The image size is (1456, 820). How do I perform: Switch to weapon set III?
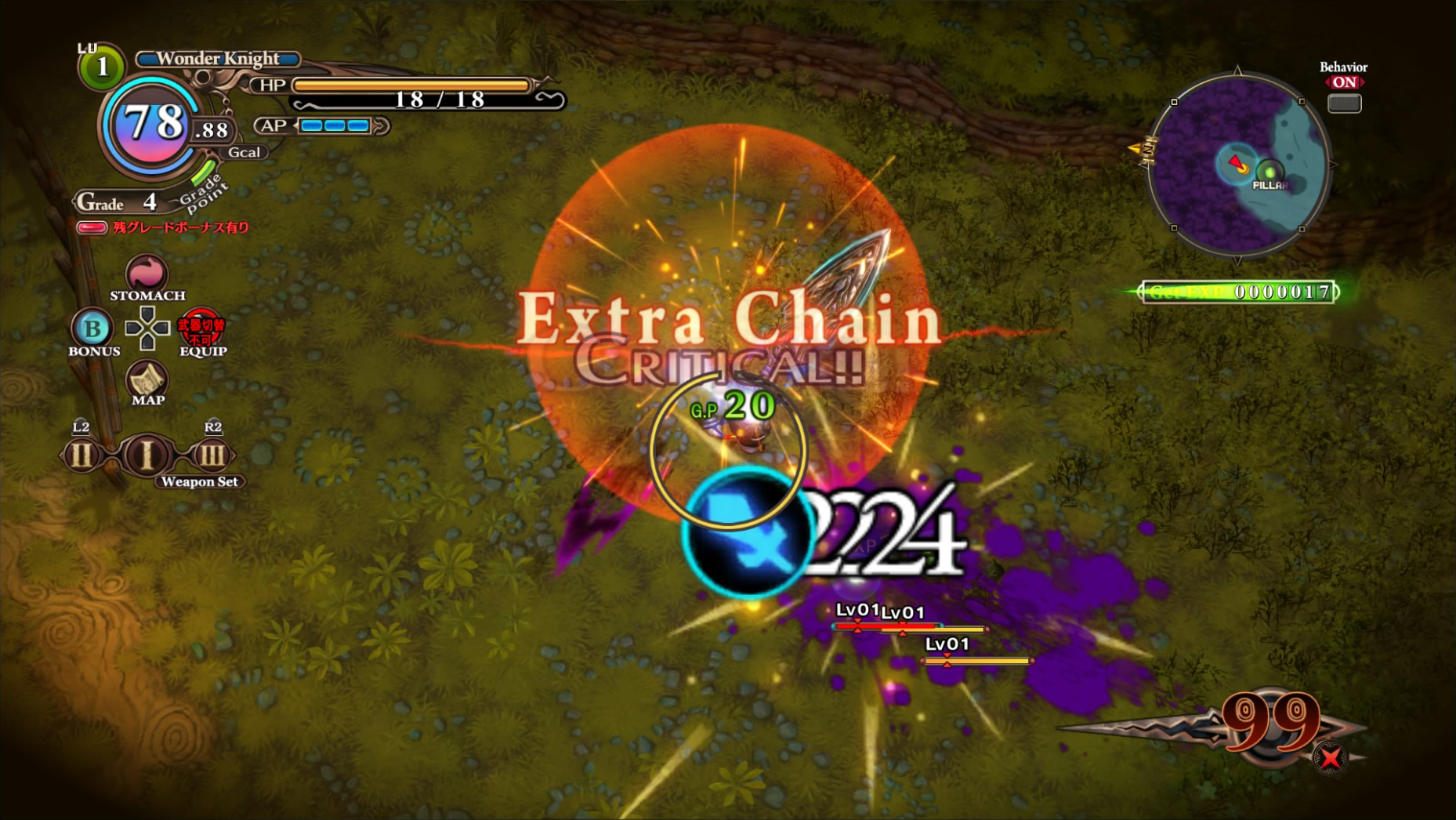click(212, 455)
